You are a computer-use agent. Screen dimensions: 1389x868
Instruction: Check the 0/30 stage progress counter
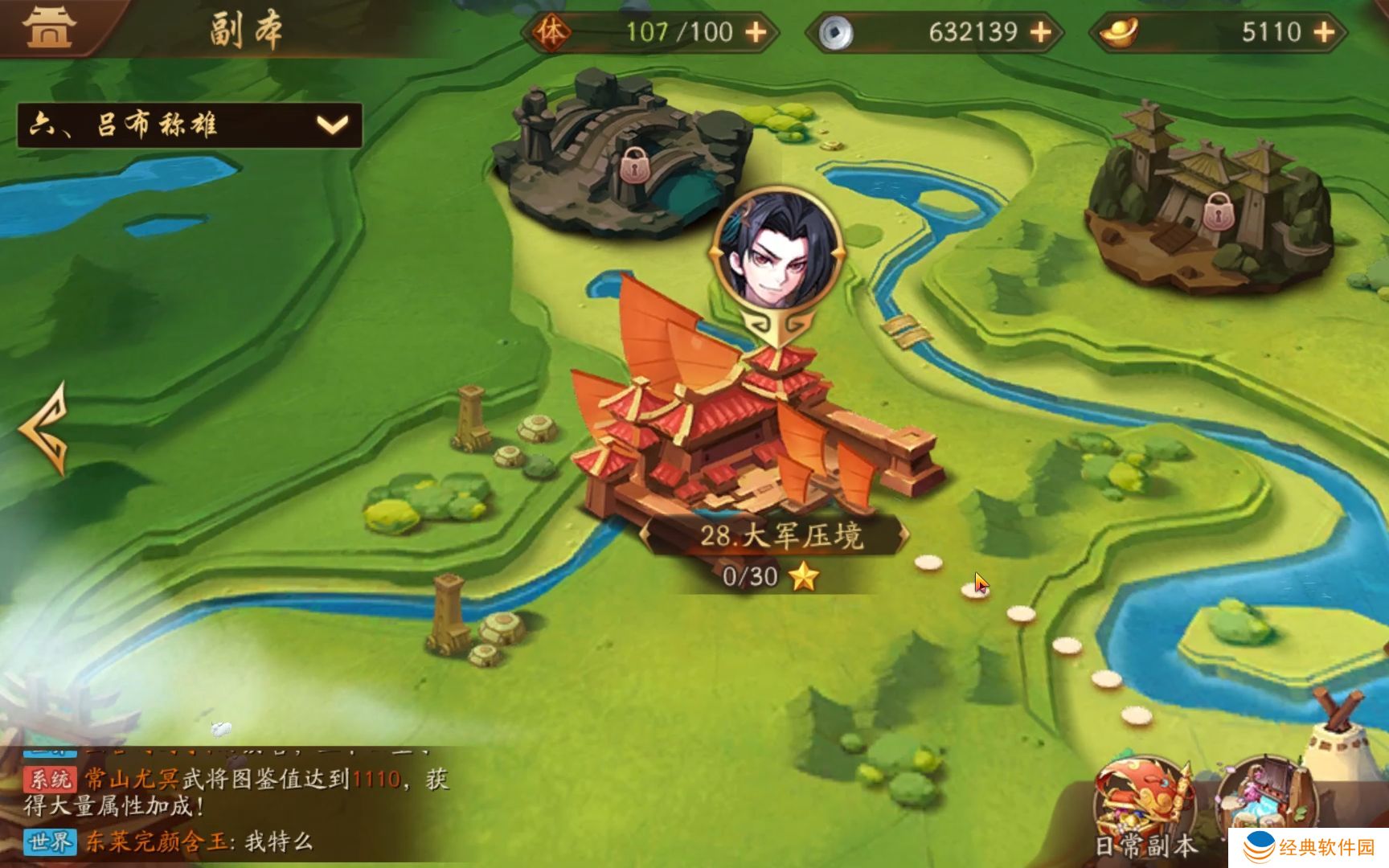click(748, 575)
